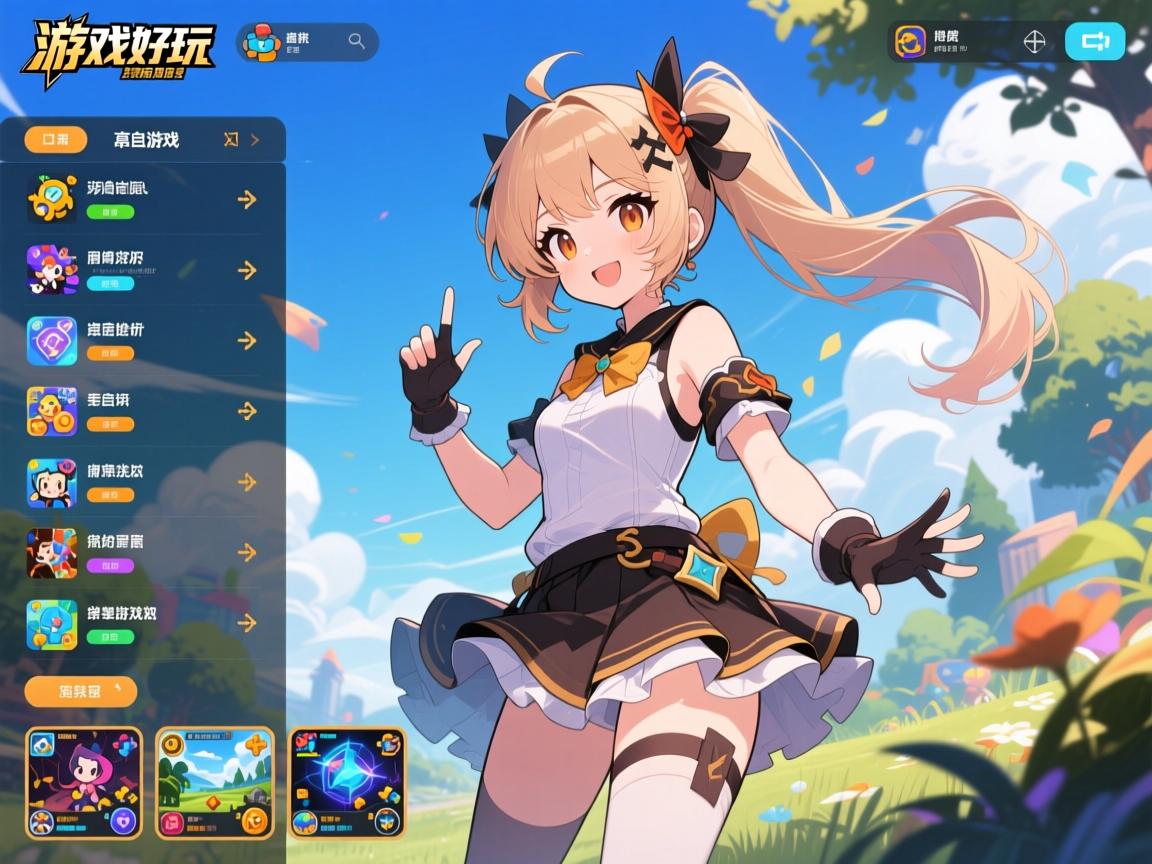Click the magnifier icon in the search pill
Viewport: 1152px width, 864px height.
[x=356, y=41]
